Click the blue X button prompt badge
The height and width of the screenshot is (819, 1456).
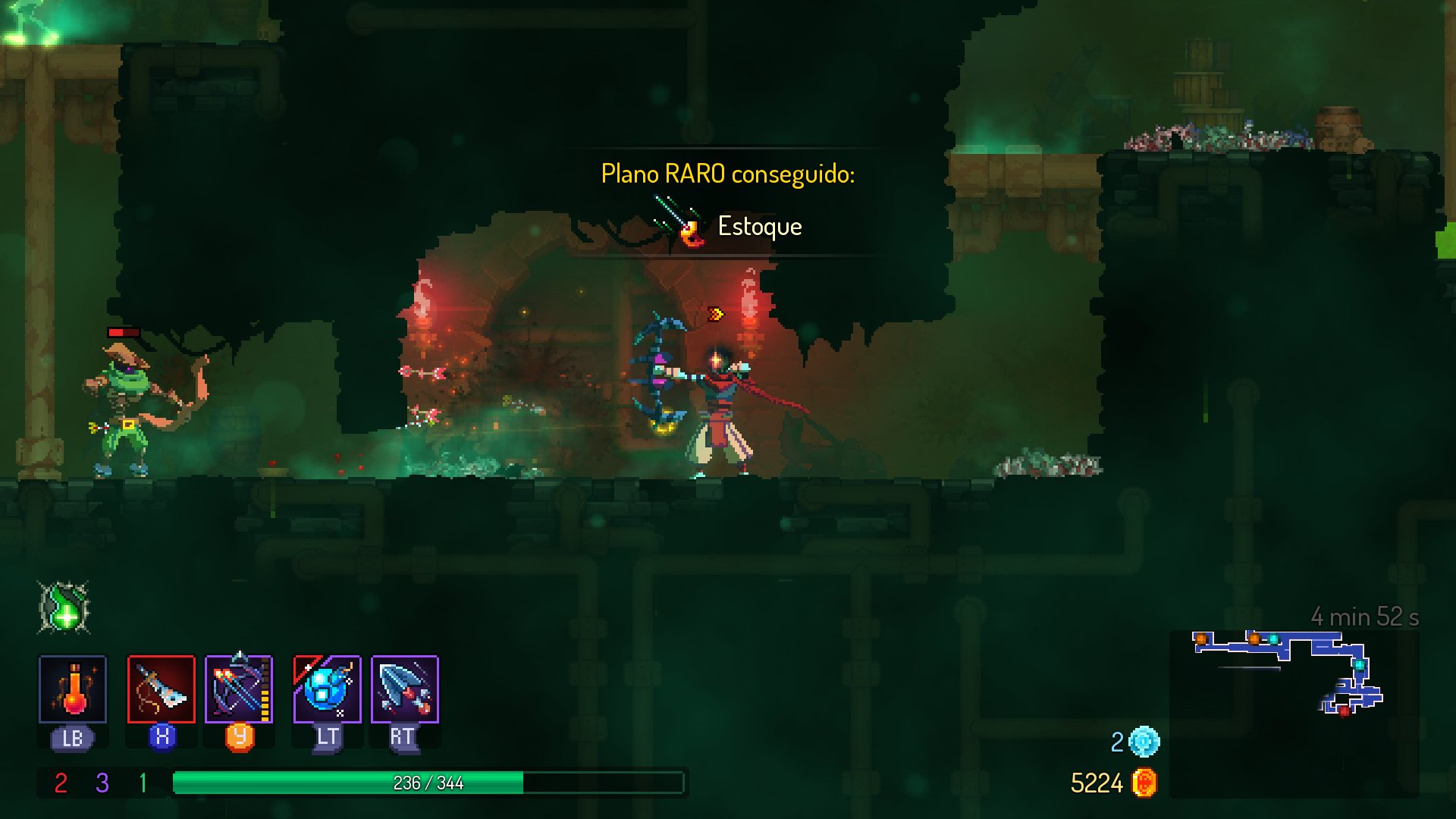[162, 735]
